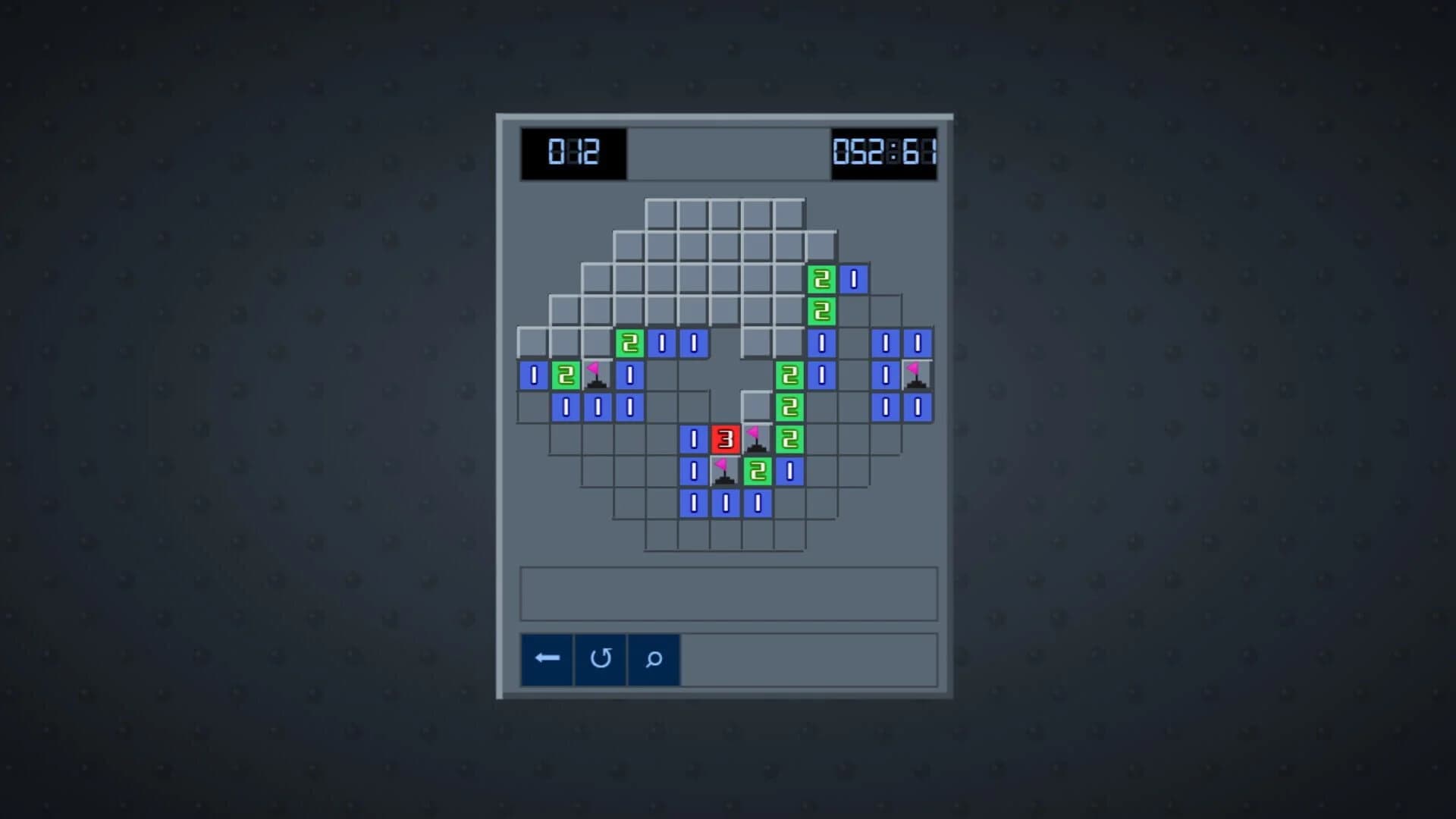This screenshot has height=819, width=1456.
Task: Click the blank display between counter and timer
Action: 728,155
